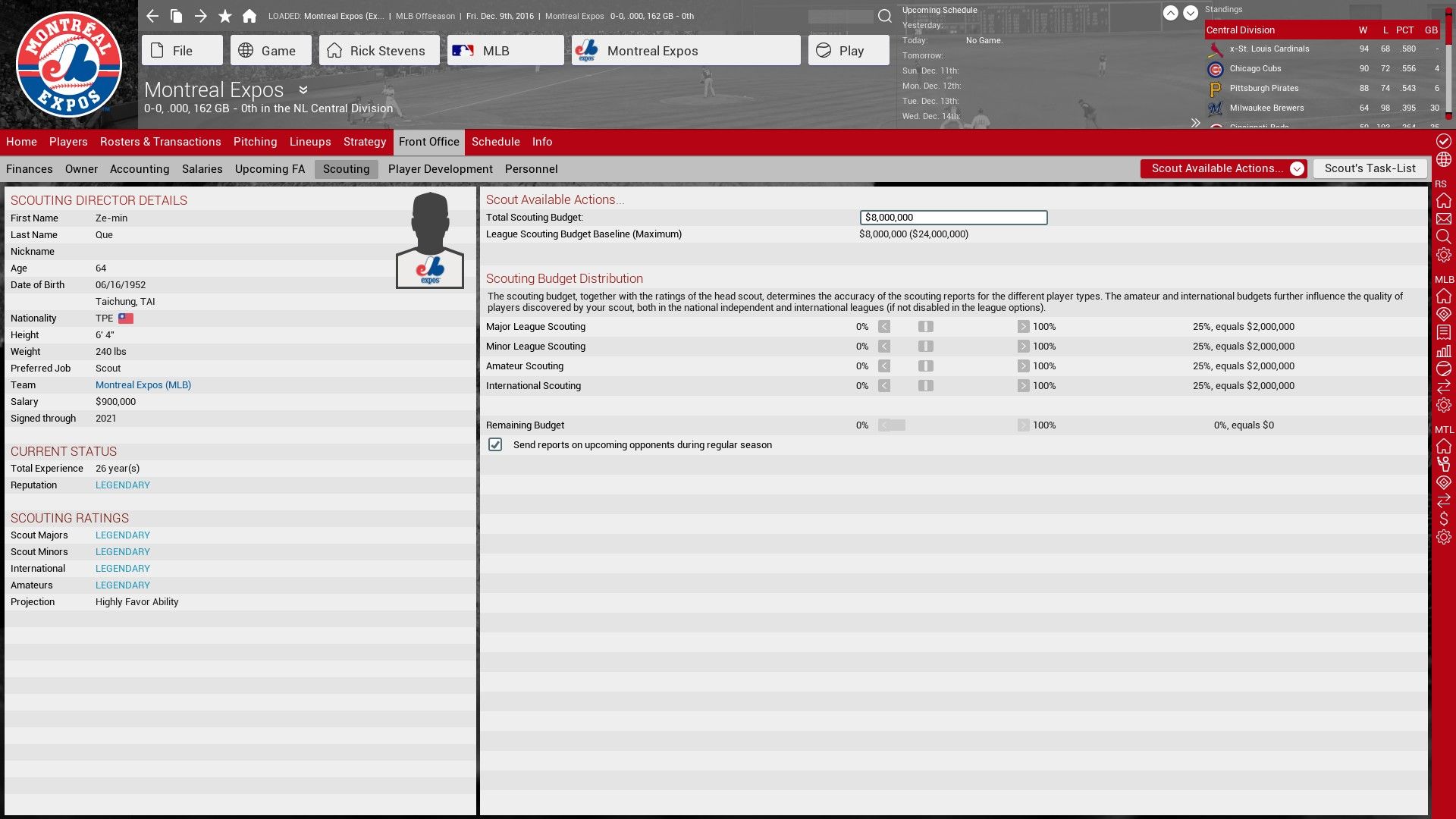Open the MLB standings bar-chart icon in sidebar

[1445, 350]
